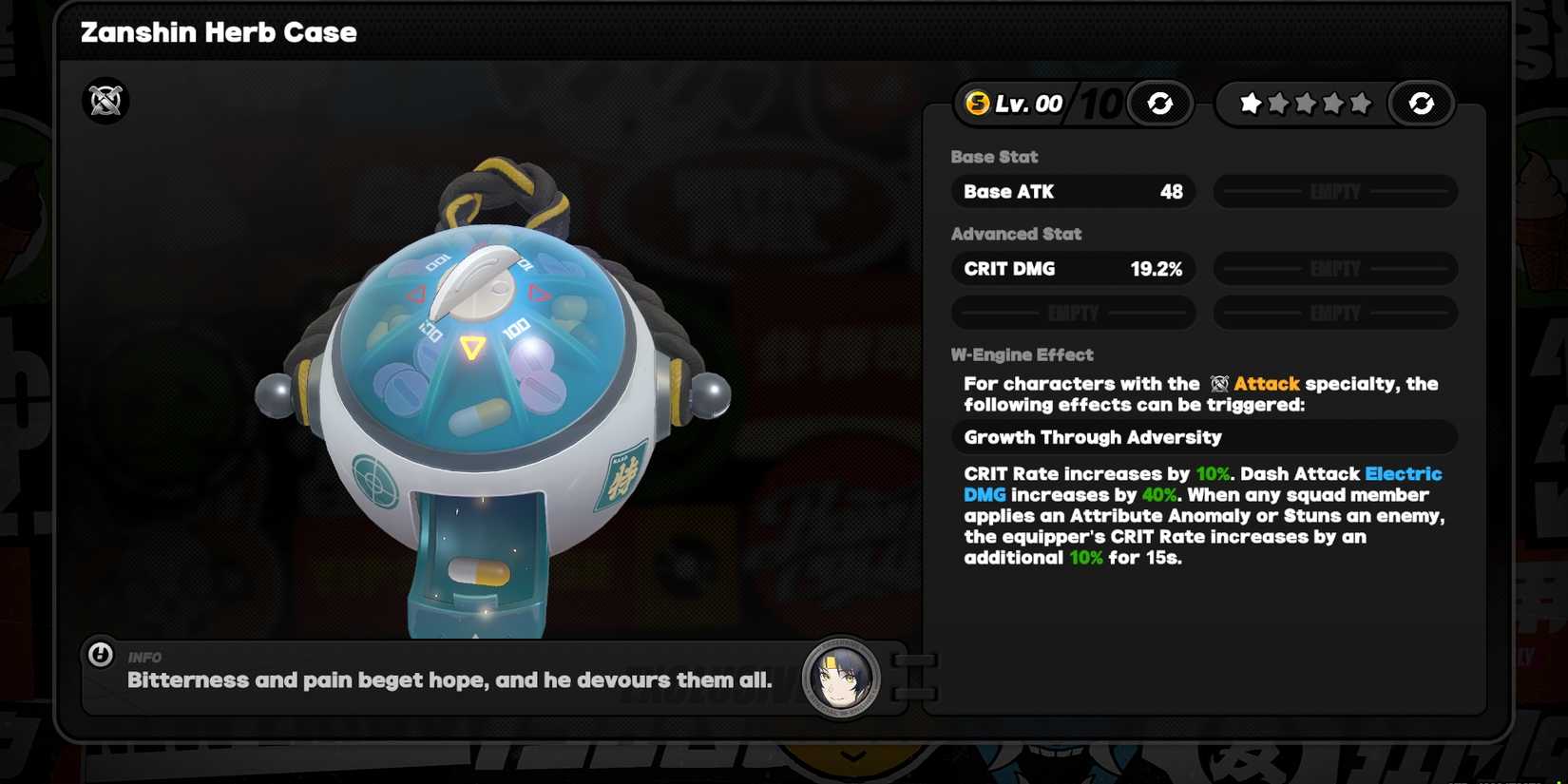Select the second star icon in the rating row
Viewport: 1568px width, 784px height.
pyautogui.click(x=1276, y=104)
